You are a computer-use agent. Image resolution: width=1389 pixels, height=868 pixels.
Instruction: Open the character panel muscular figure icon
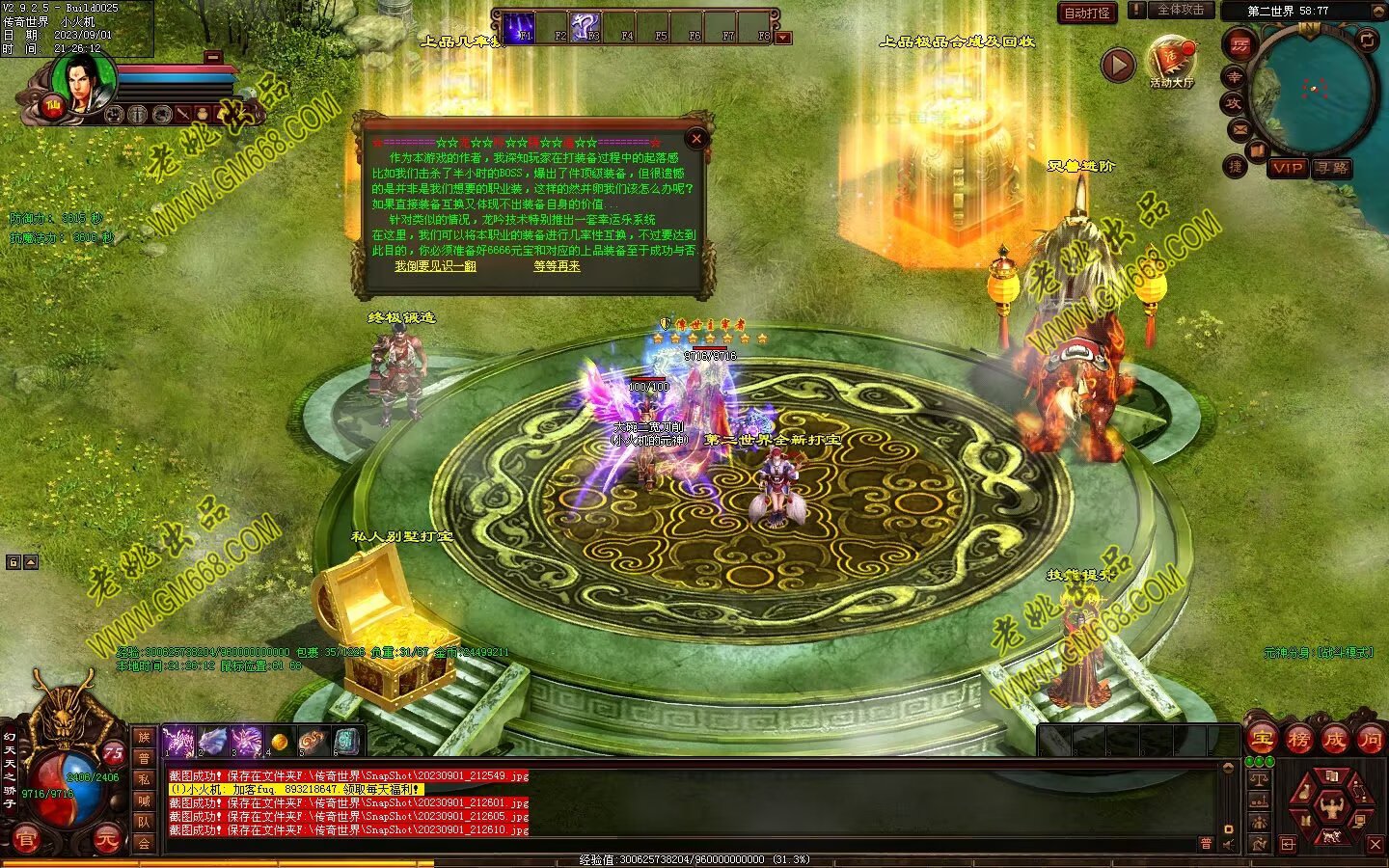tap(1332, 804)
